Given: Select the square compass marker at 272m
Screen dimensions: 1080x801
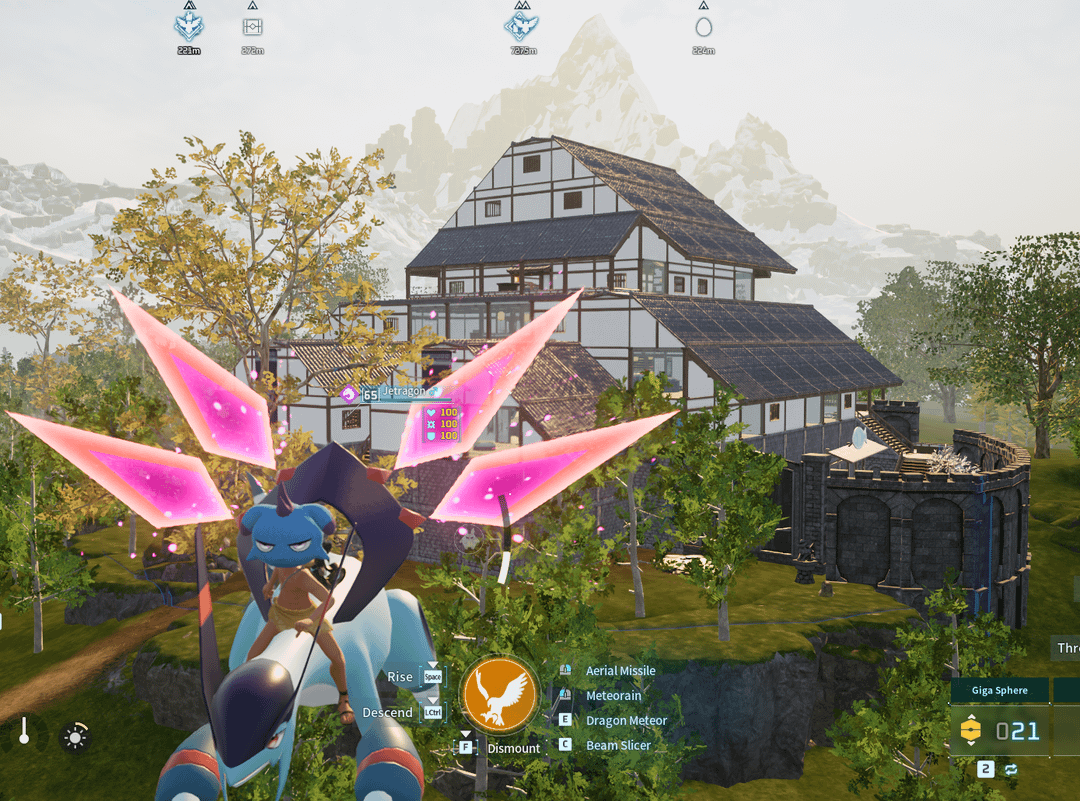Looking at the screenshot, I should (x=252, y=27).
